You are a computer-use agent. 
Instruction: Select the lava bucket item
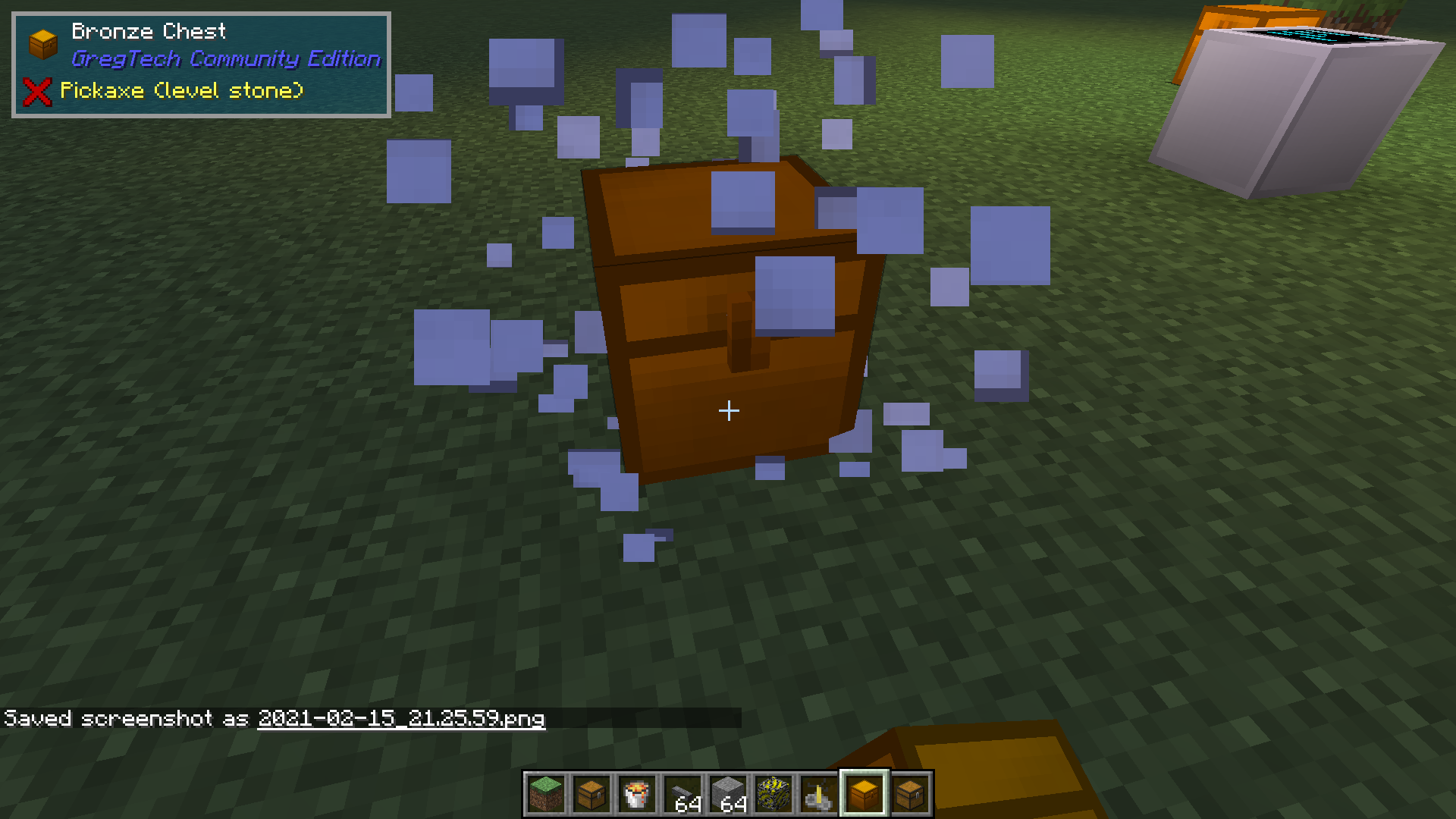(635, 792)
